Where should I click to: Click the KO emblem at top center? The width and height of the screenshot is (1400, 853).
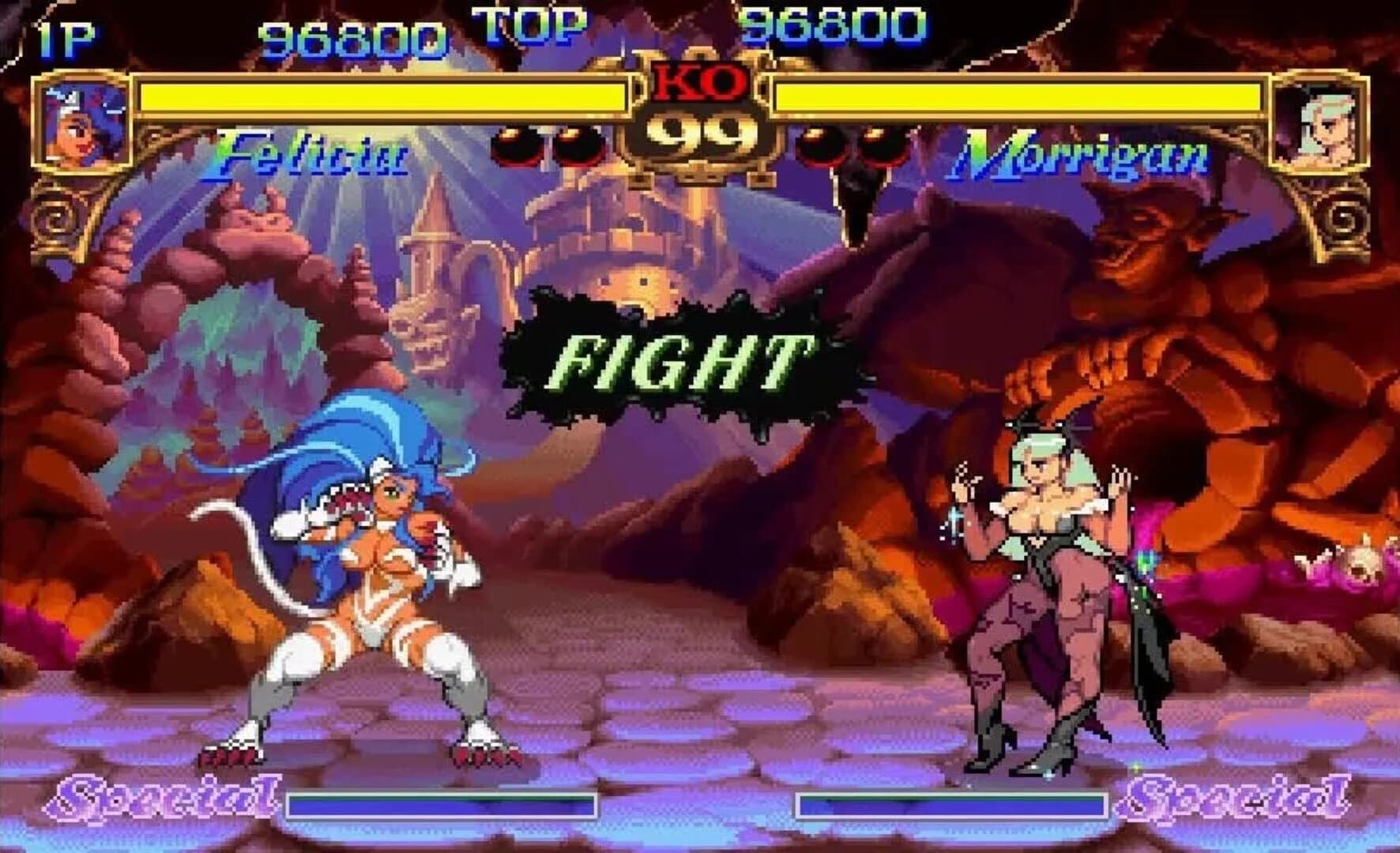click(700, 81)
